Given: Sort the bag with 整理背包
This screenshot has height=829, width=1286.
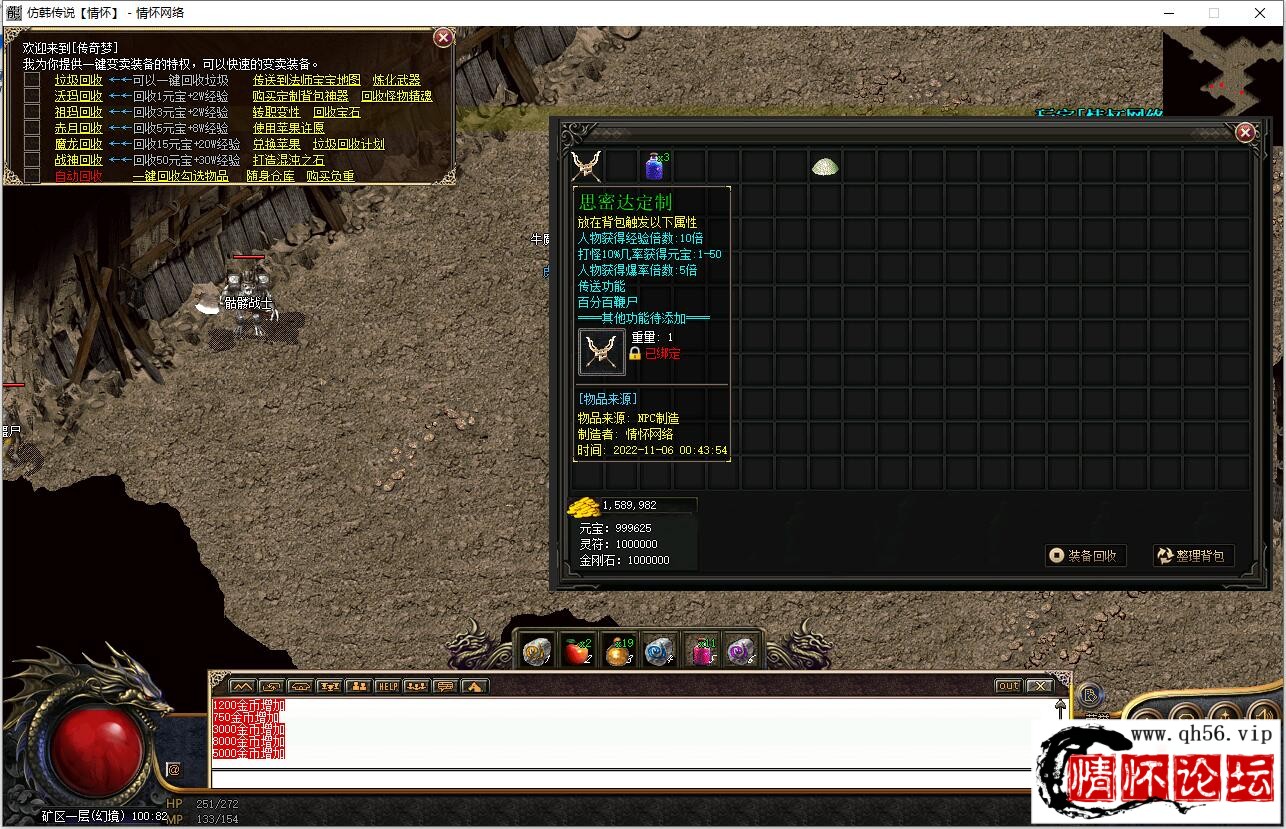Looking at the screenshot, I should coord(1193,555).
